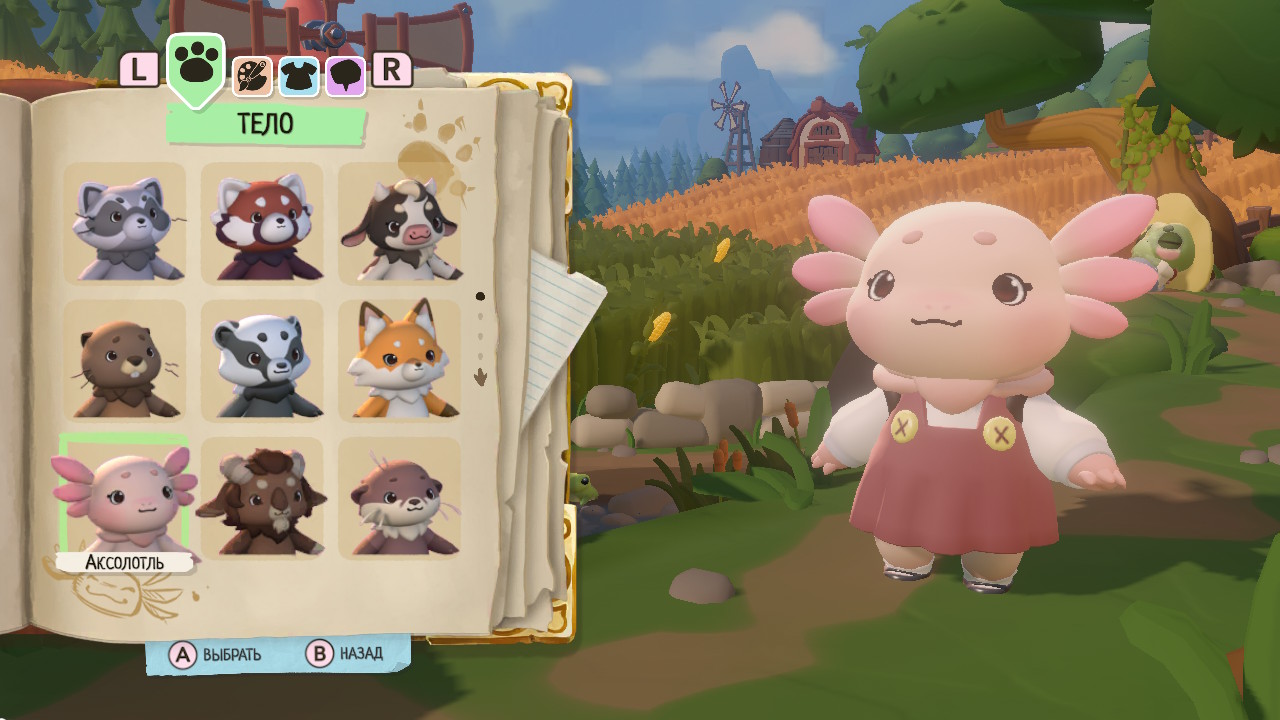Open the paw print body tab
Viewport: 1280px width, 720px height.
[x=196, y=66]
